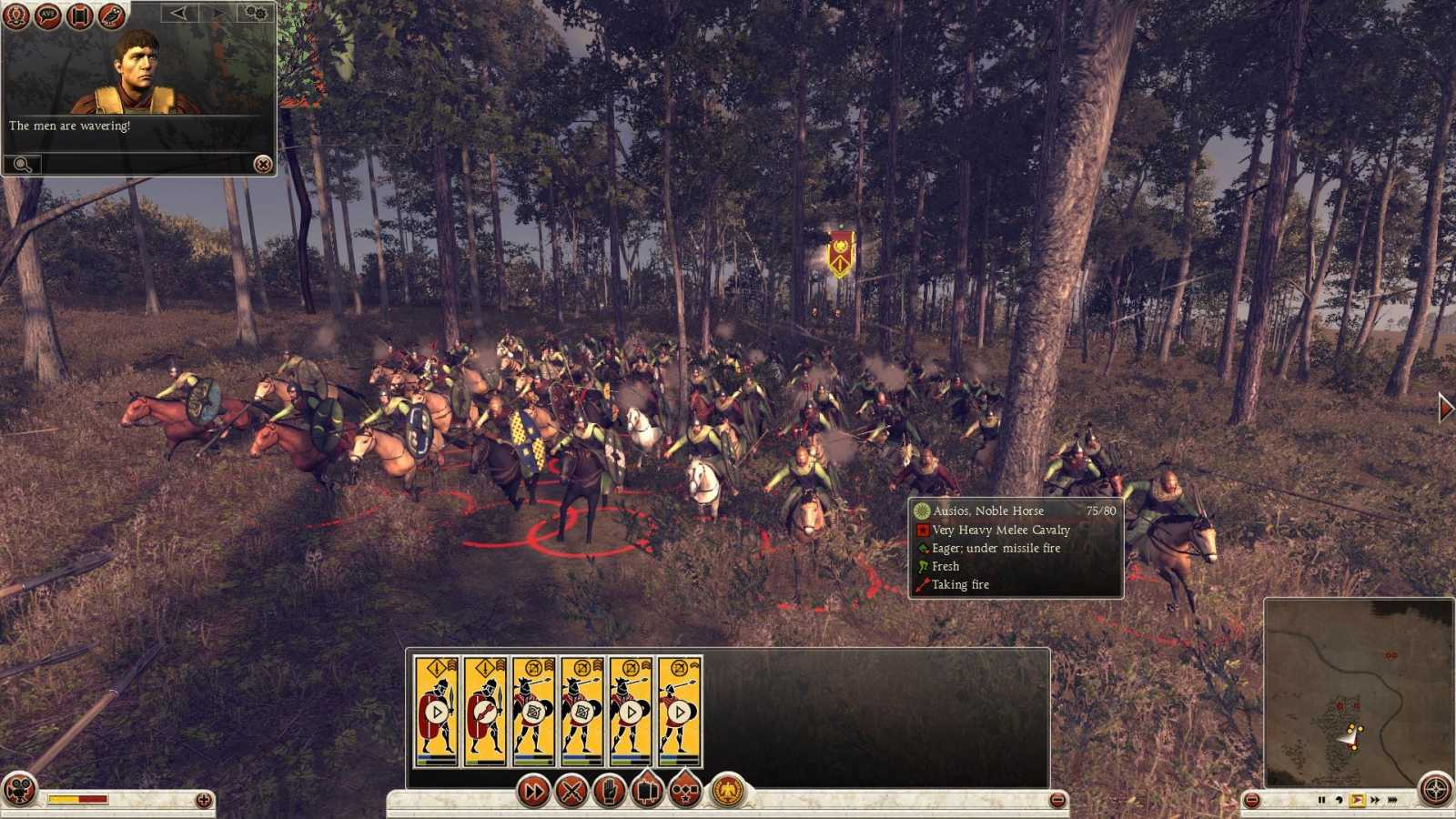This screenshot has height=819, width=1456.
Task: Click the previous advisor message arrow
Action: click(177, 13)
